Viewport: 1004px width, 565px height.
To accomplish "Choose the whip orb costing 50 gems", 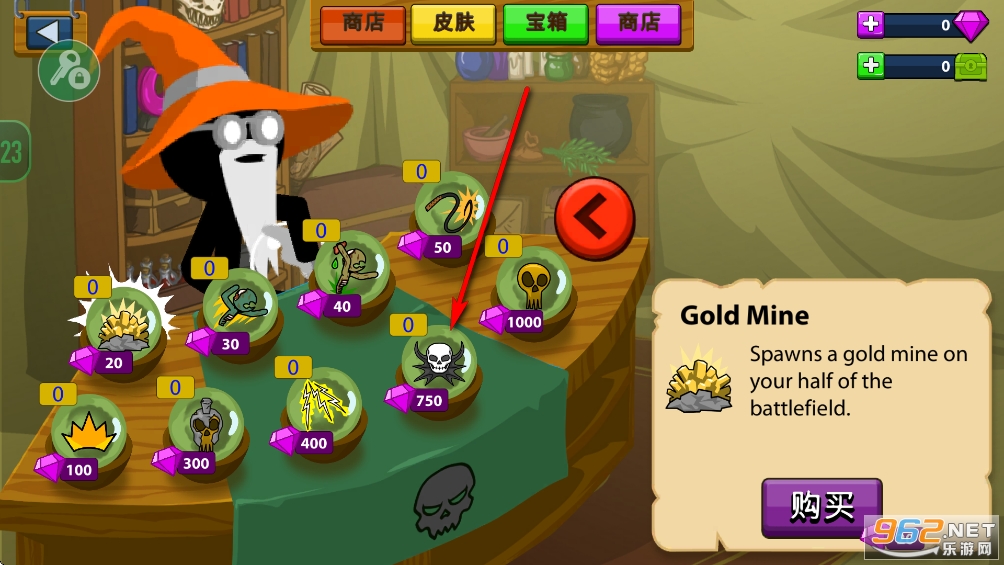I will [x=452, y=209].
